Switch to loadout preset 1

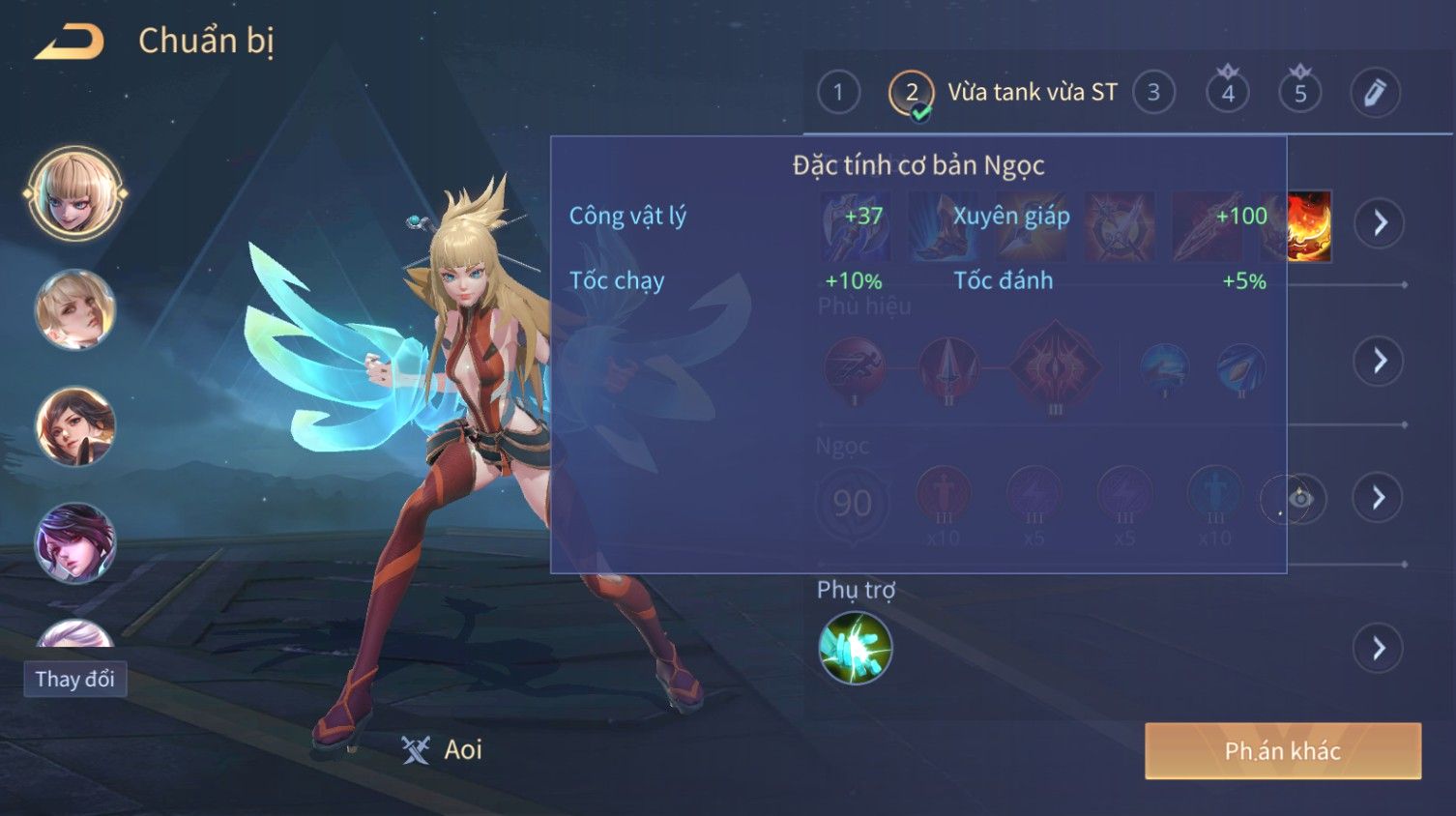(x=838, y=93)
